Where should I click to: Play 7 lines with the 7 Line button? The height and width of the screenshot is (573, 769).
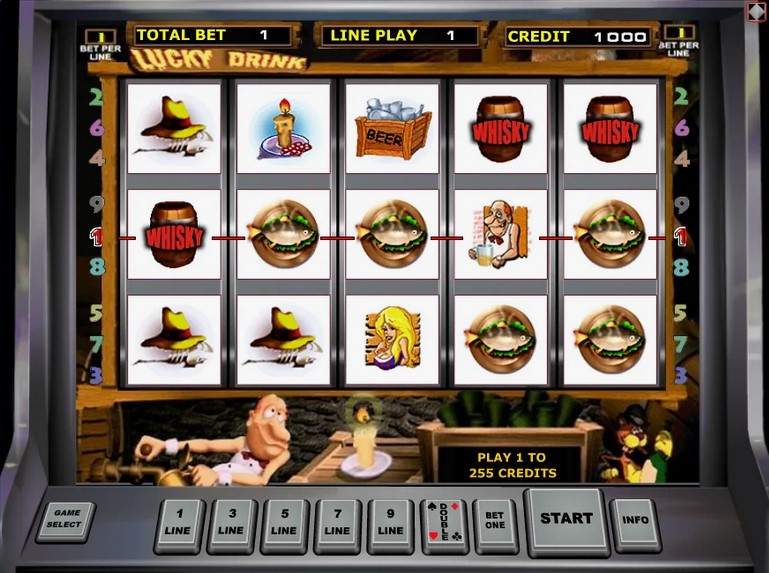point(338,523)
